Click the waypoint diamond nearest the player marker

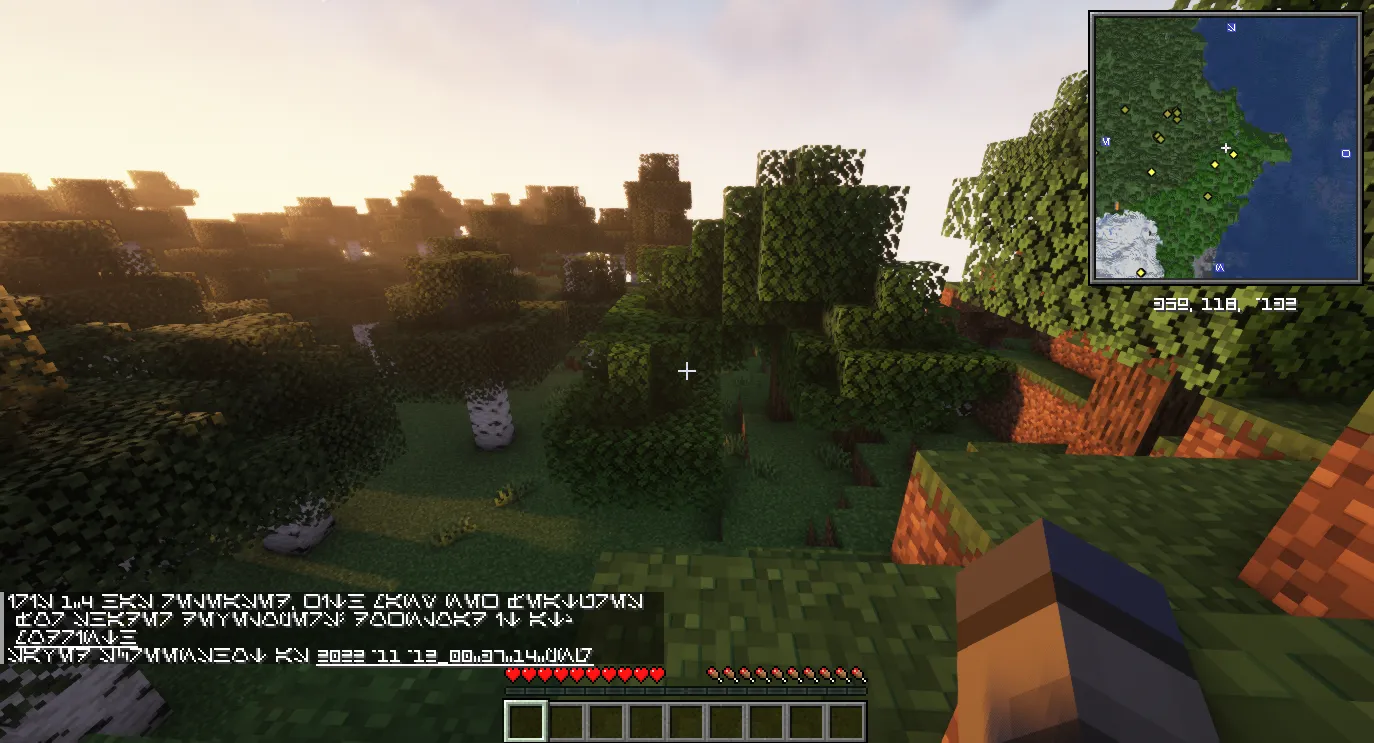coord(1234,155)
